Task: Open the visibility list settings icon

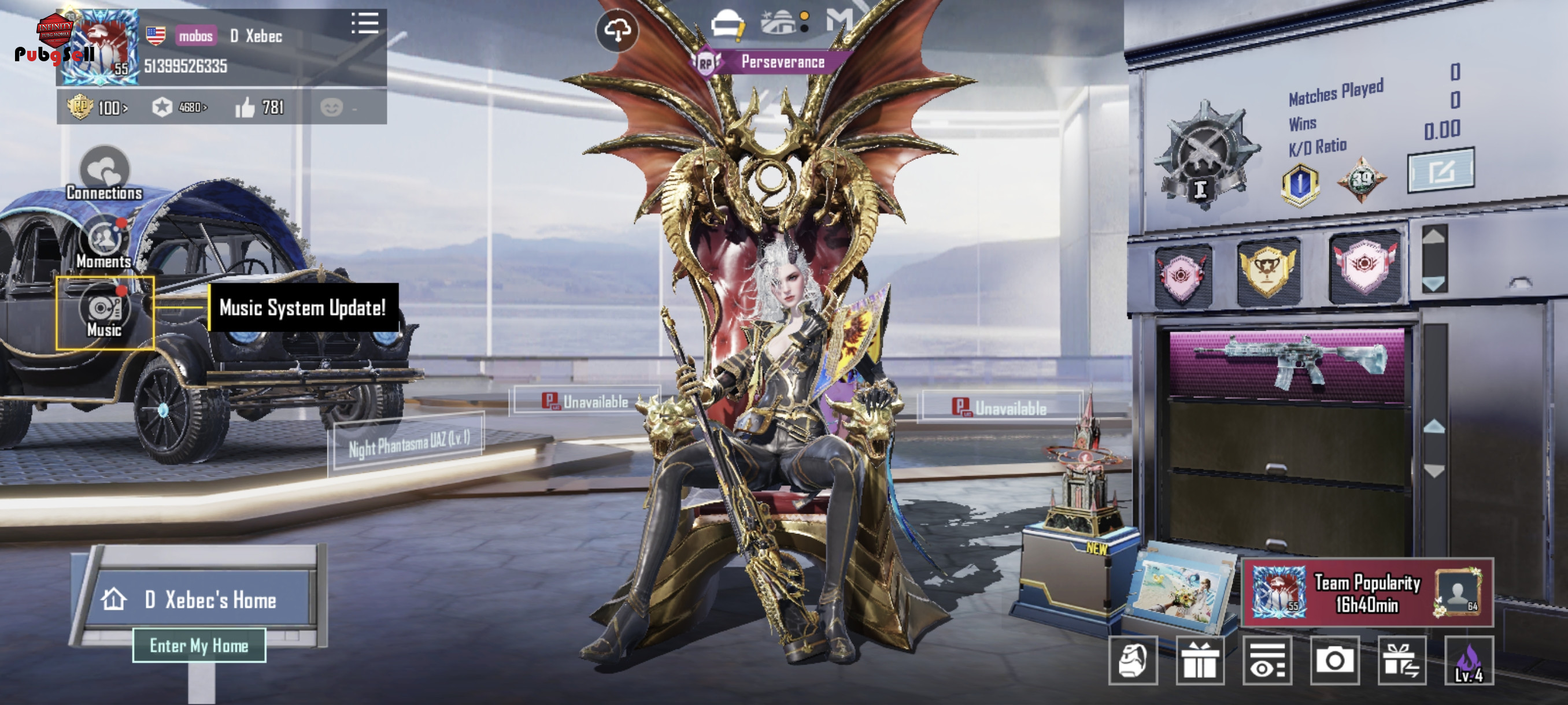Action: point(1267,661)
